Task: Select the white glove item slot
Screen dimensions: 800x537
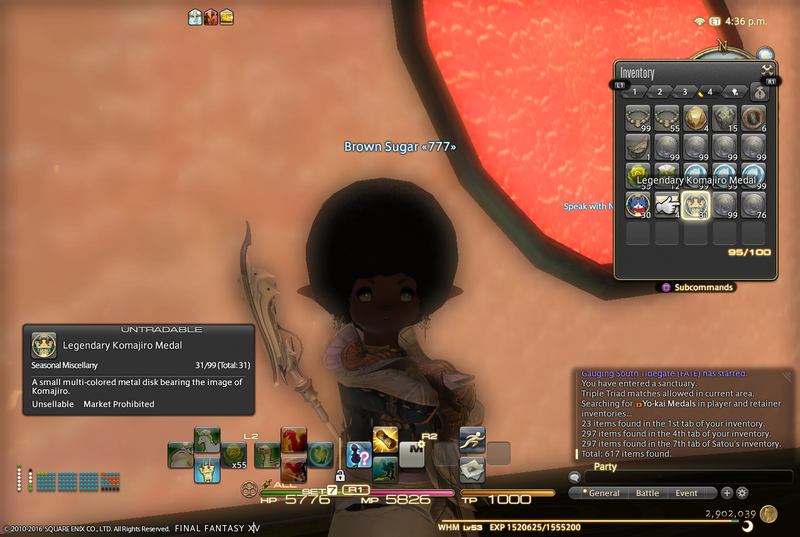Action: click(x=667, y=205)
